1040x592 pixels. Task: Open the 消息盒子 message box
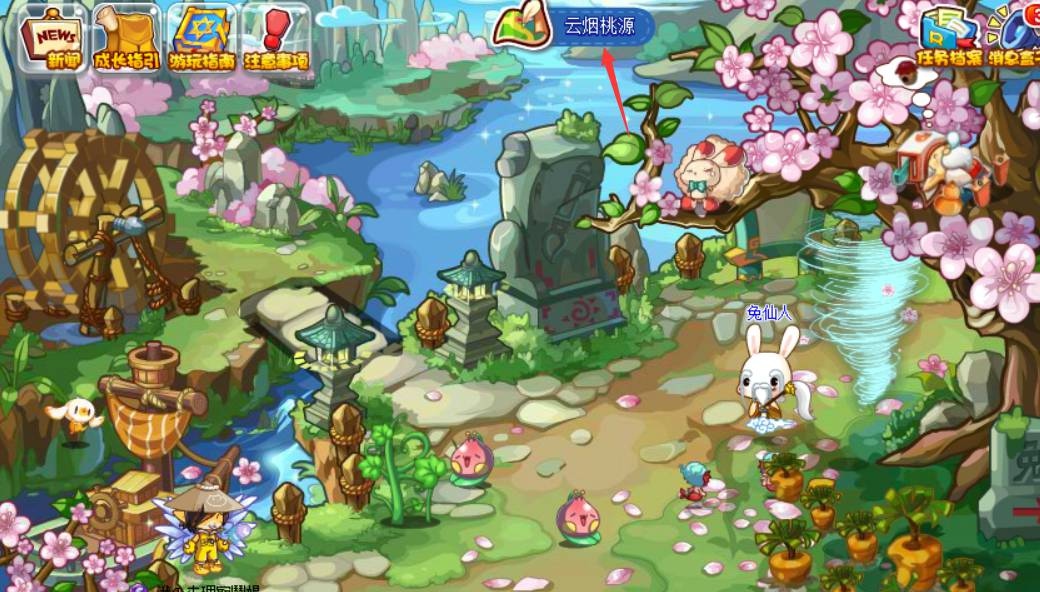(x=1014, y=39)
